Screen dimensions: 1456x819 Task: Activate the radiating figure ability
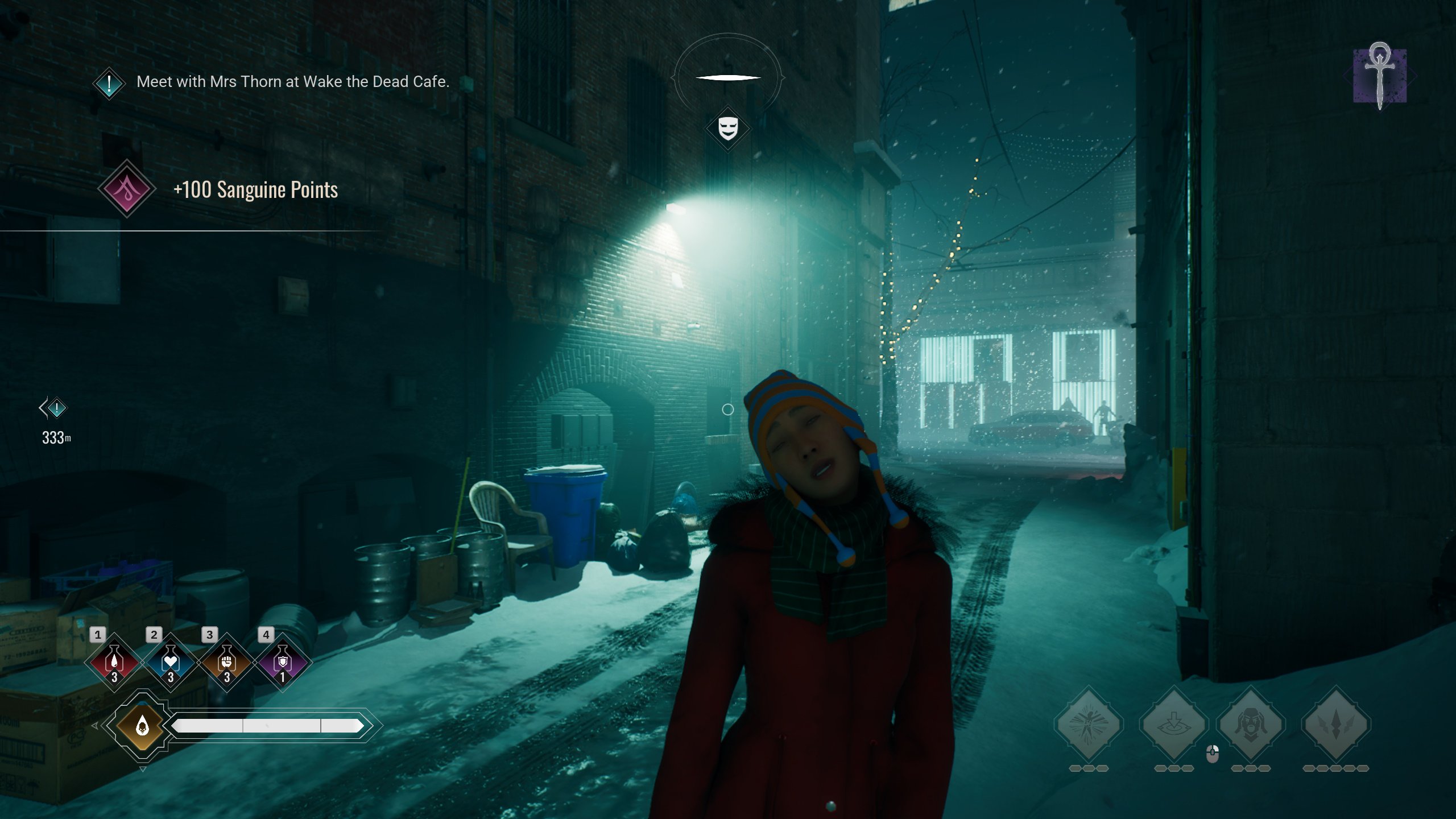1089,725
